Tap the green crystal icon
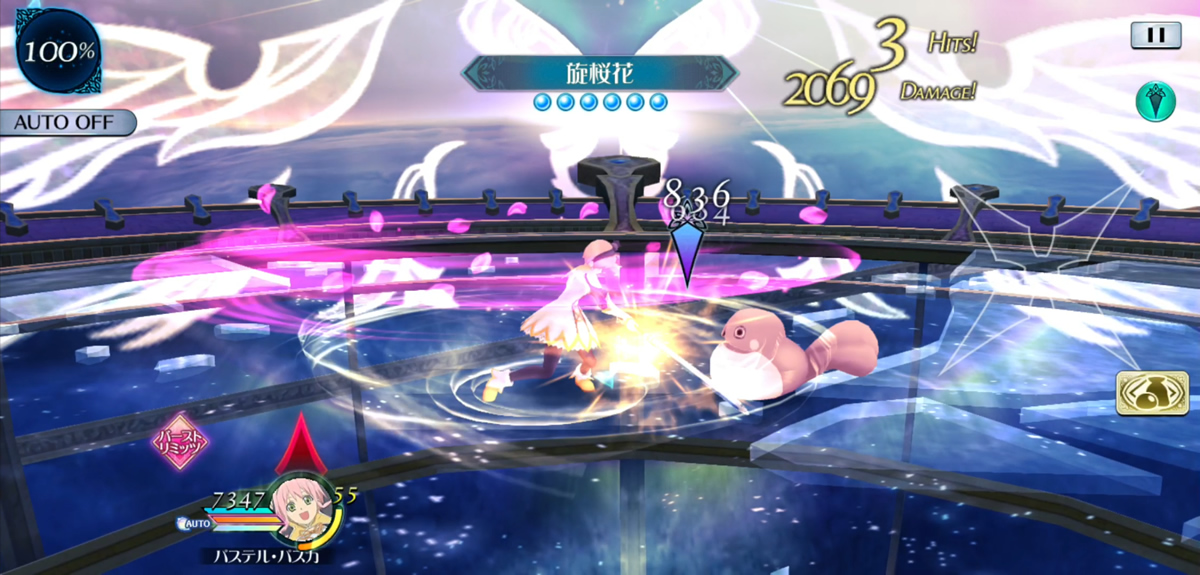This screenshot has width=1200, height=575. [1154, 101]
